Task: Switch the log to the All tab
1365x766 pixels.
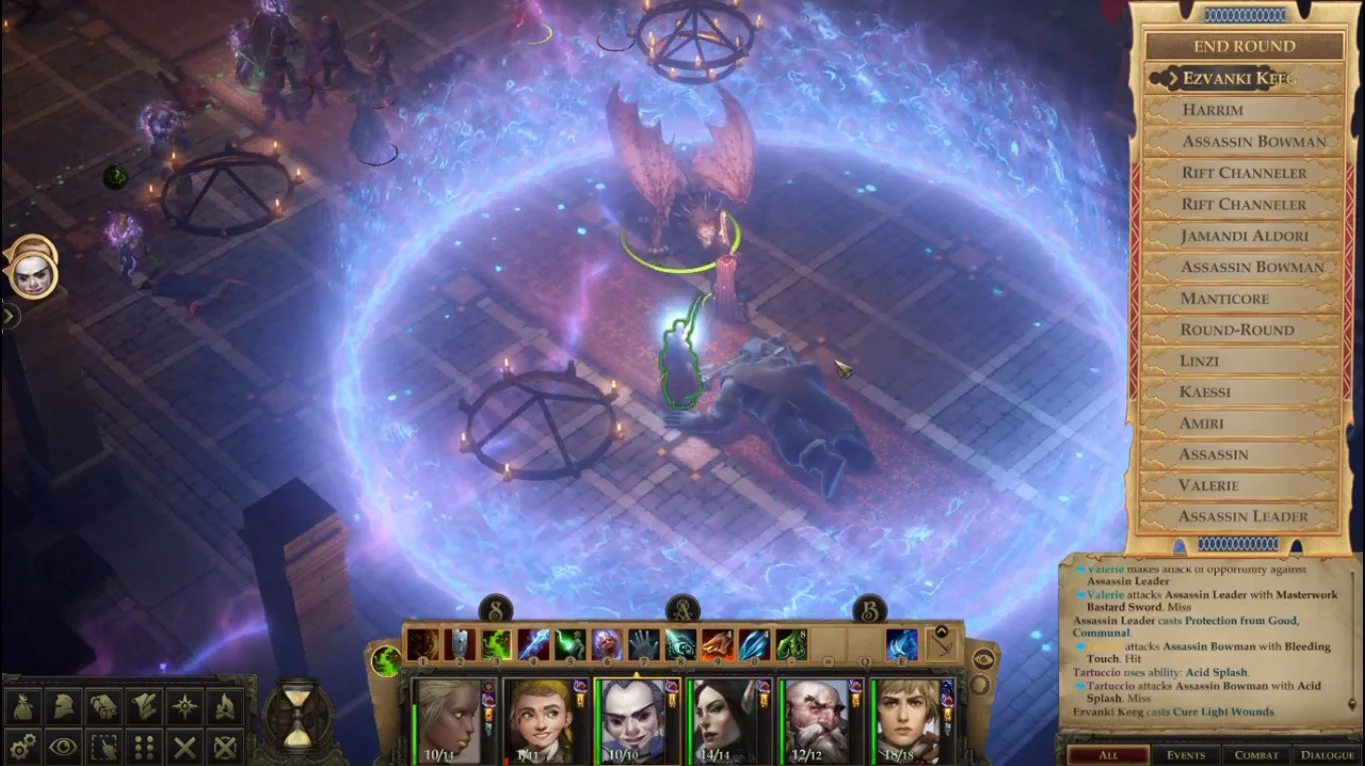Action: [1107, 754]
